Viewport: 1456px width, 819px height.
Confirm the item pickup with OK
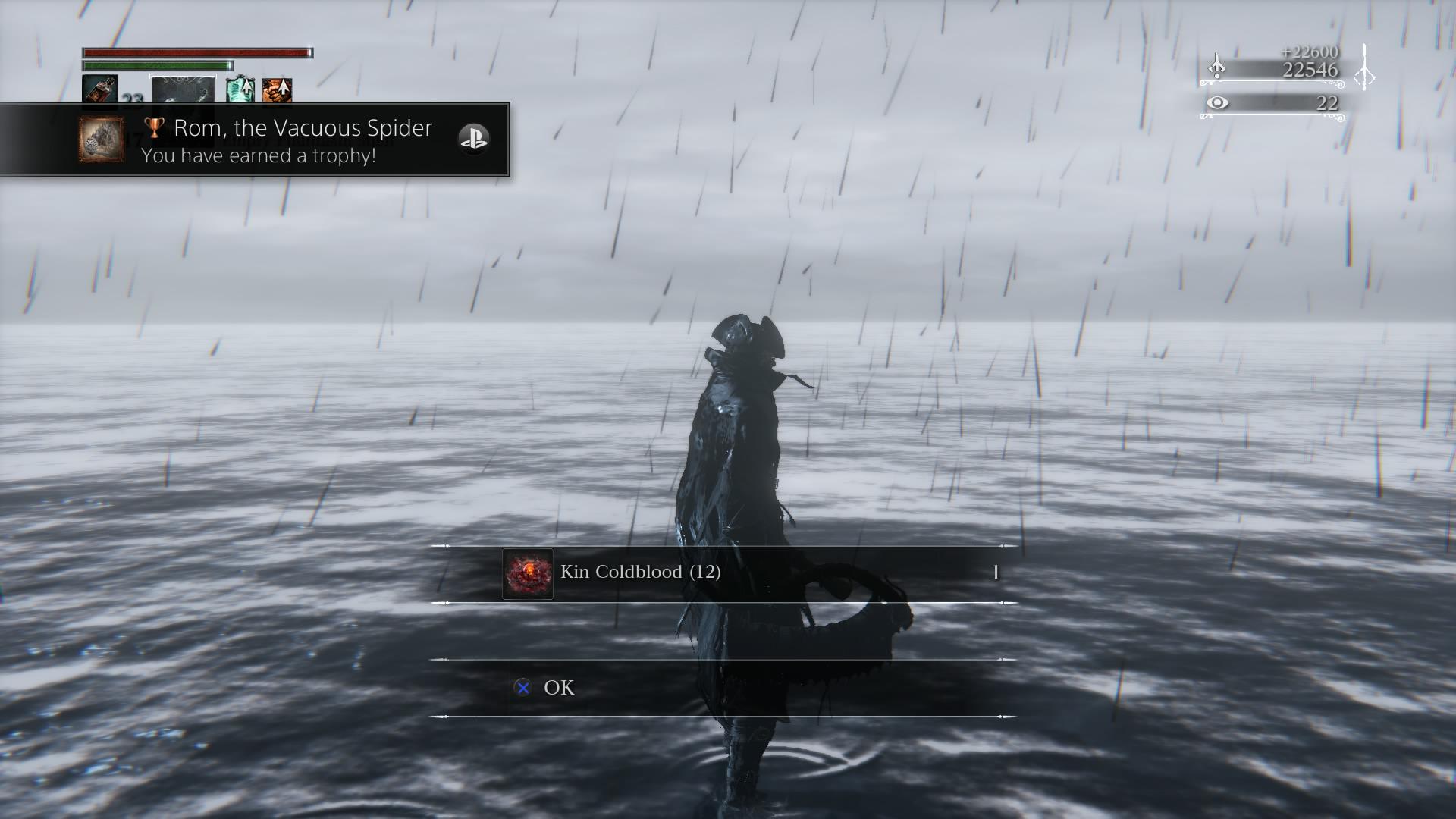coord(558,688)
